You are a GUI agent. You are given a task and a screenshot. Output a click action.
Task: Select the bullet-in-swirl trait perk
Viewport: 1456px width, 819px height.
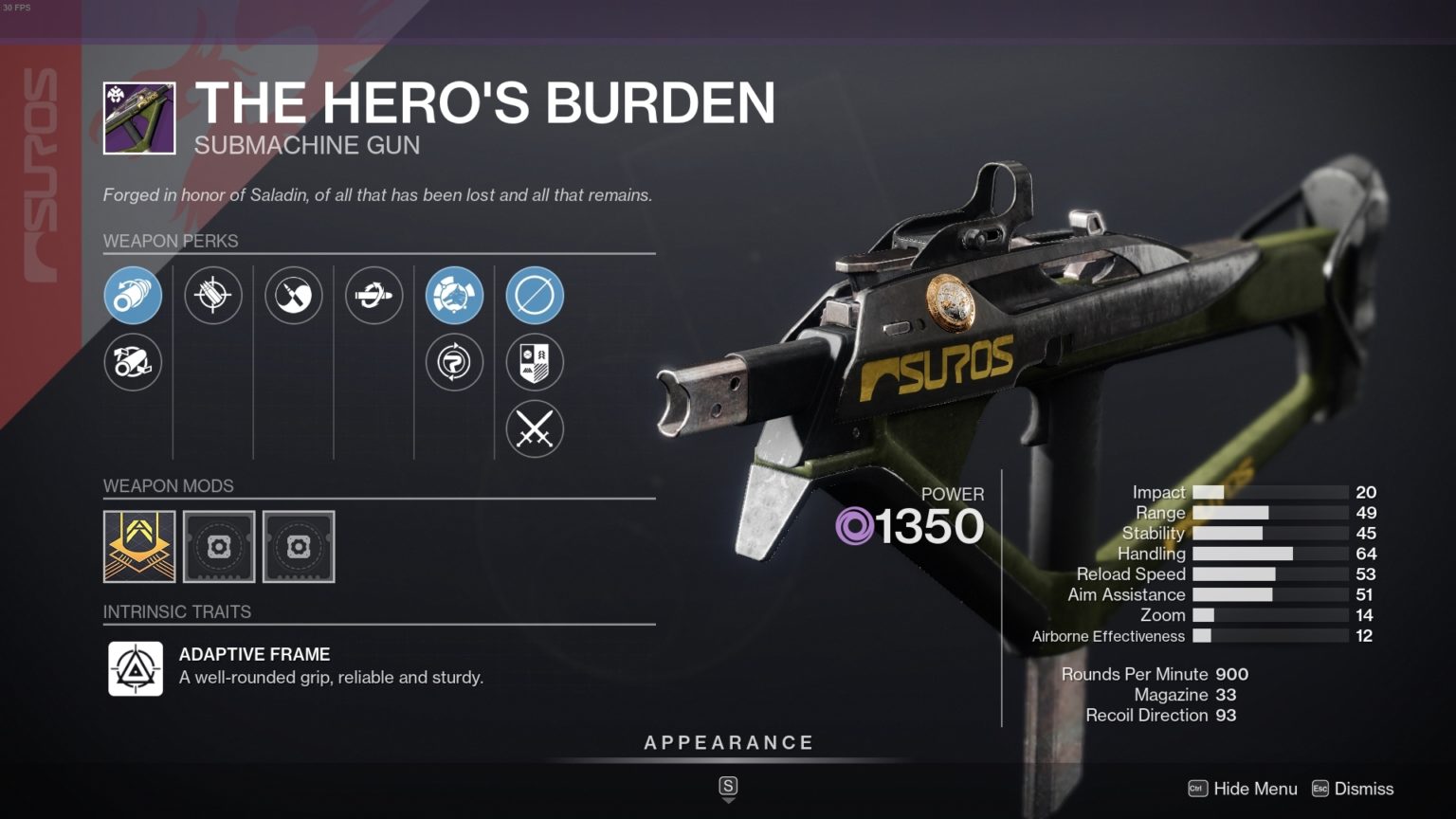point(293,295)
